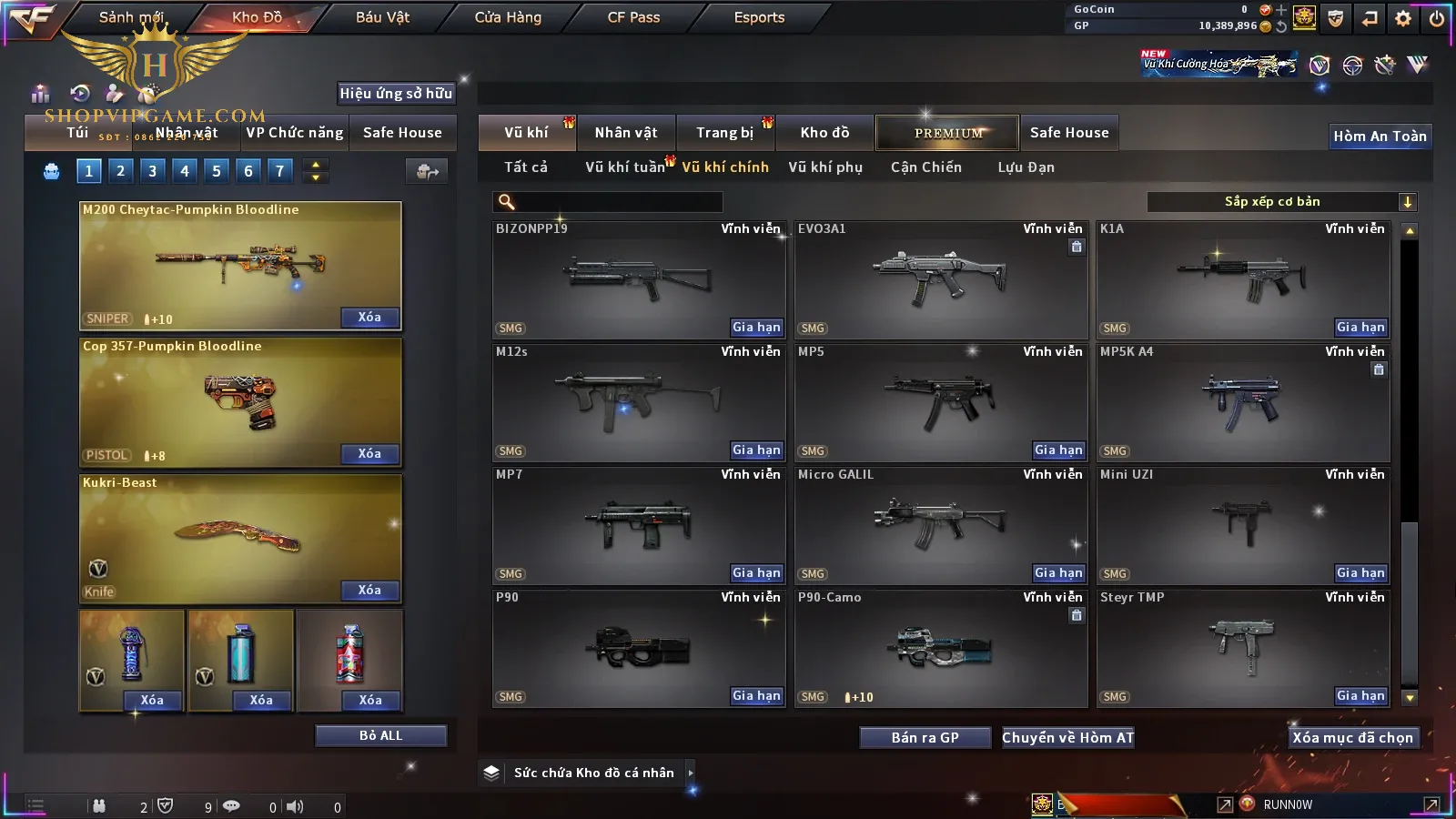Viewport: 1456px width, 819px height.
Task: Open the Esports menu
Action: [759, 17]
